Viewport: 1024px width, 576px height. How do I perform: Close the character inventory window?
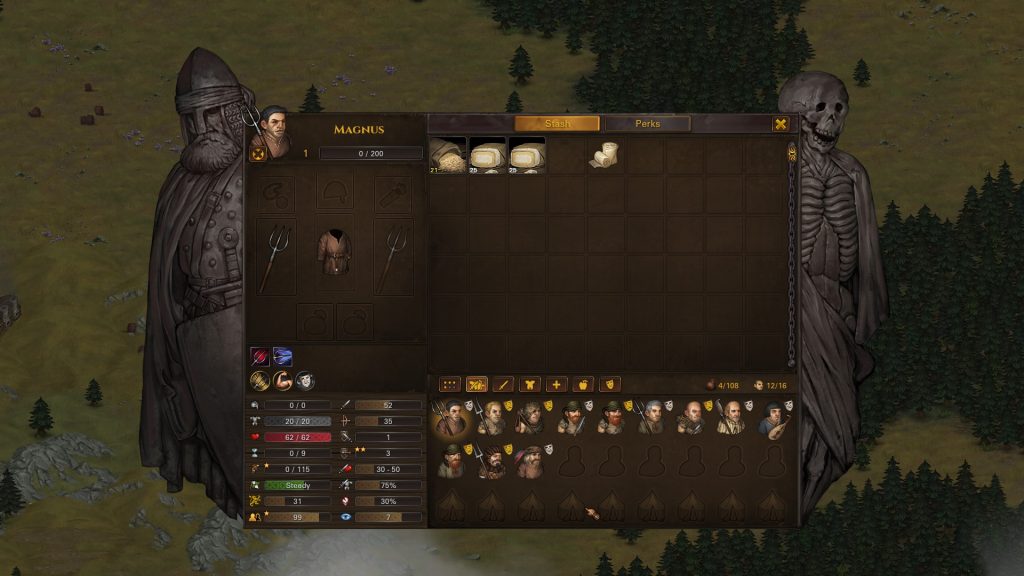(x=780, y=124)
